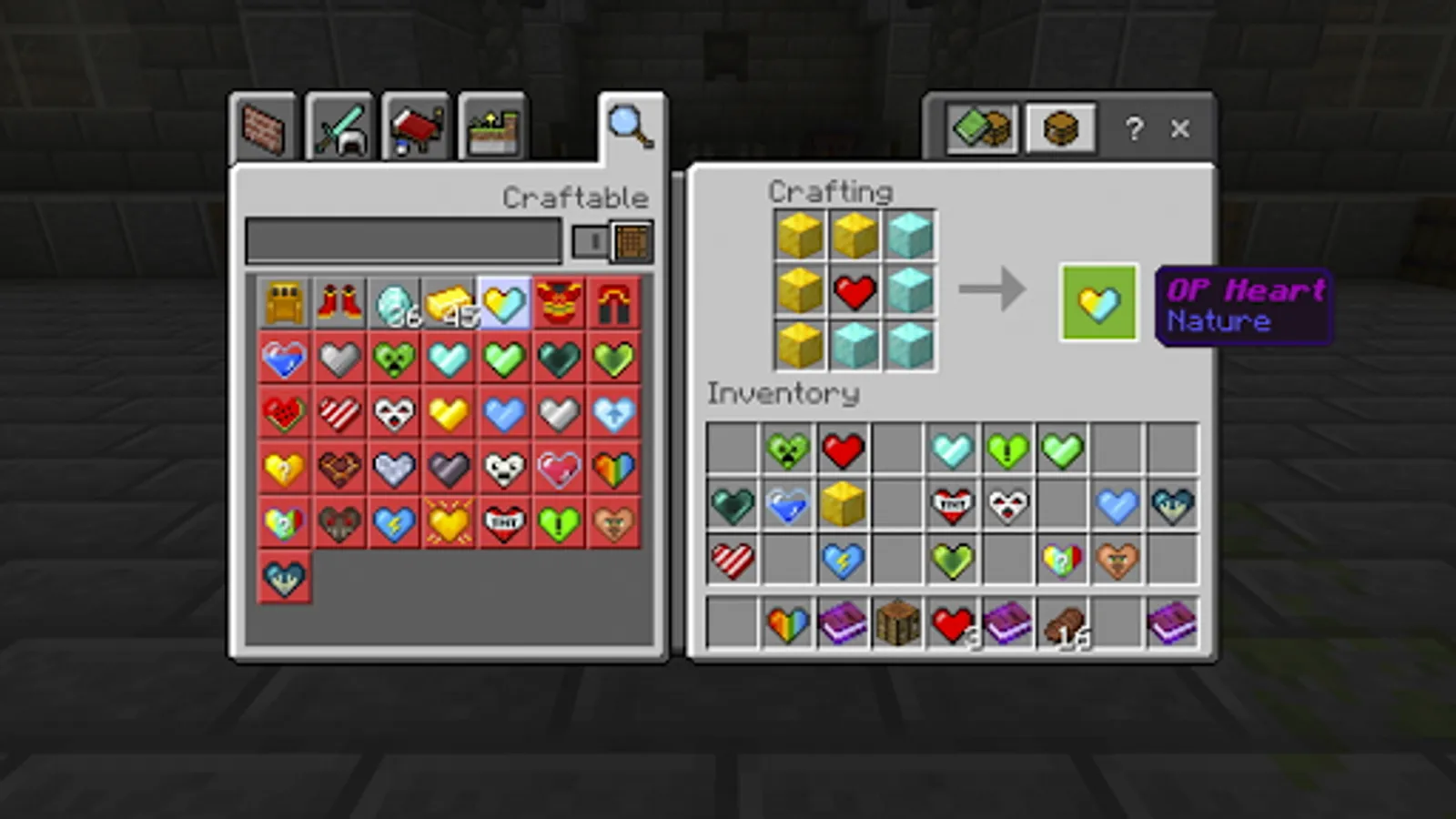Select the Search tab magnifying glass
Screen dimensions: 1456x819
pyautogui.click(x=631, y=127)
